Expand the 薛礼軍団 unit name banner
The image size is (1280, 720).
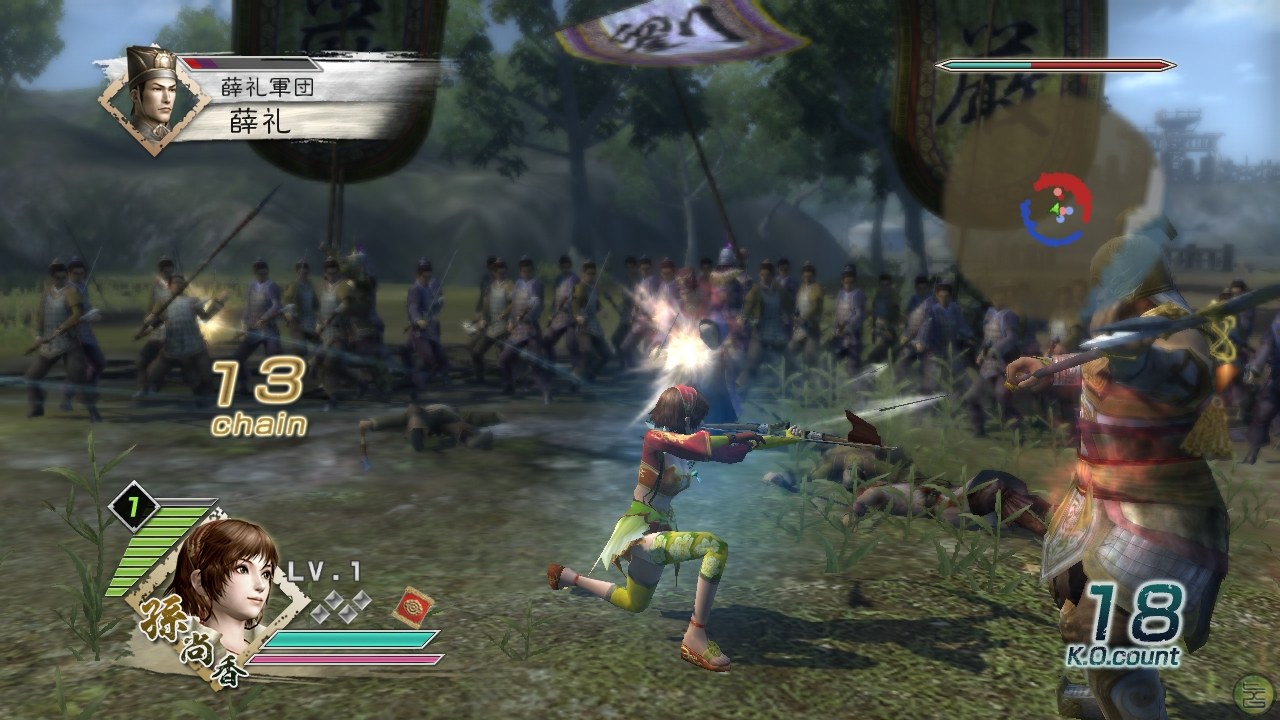pyautogui.click(x=265, y=85)
